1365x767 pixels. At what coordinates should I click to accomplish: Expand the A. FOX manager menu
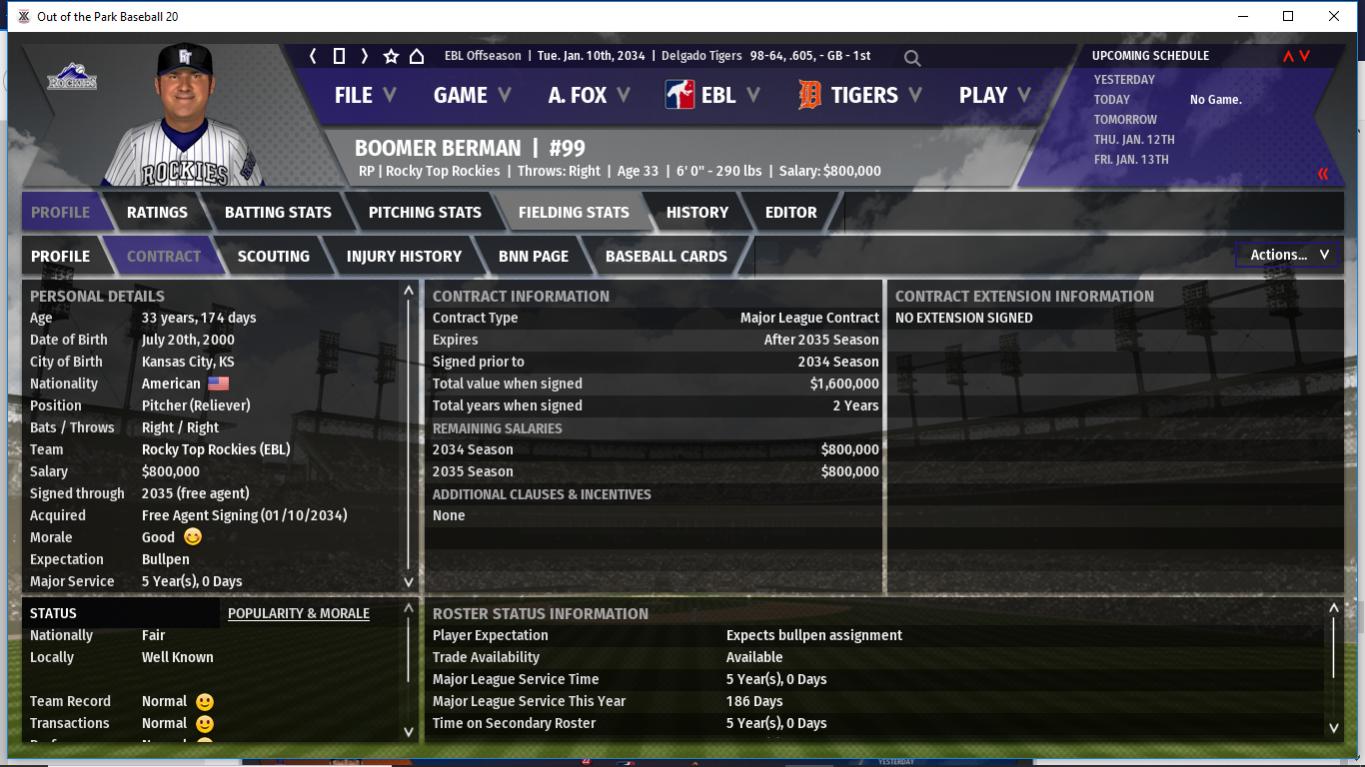pos(588,95)
